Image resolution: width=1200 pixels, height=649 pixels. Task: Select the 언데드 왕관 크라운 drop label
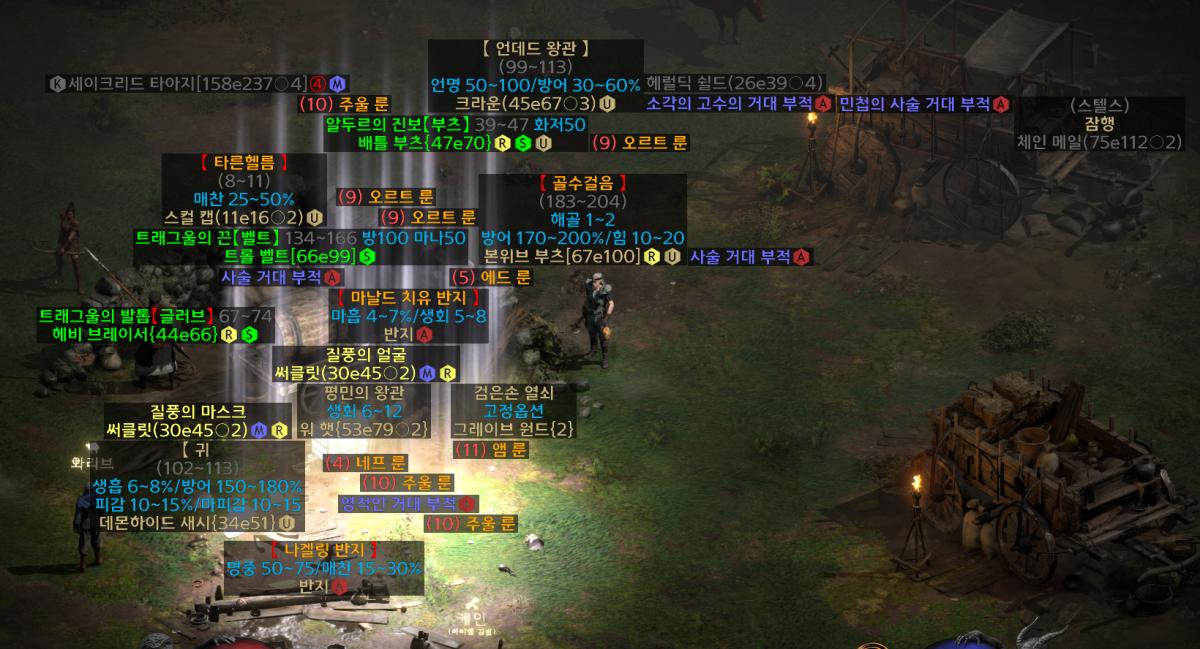click(x=535, y=103)
